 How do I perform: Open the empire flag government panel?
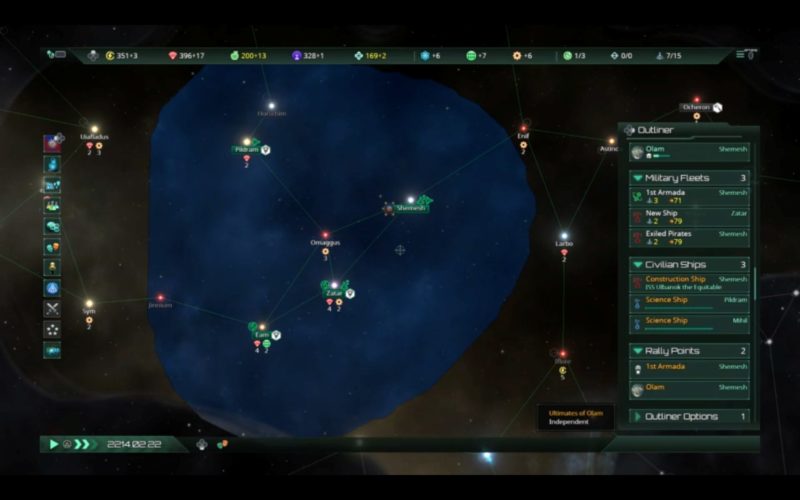coord(52,145)
